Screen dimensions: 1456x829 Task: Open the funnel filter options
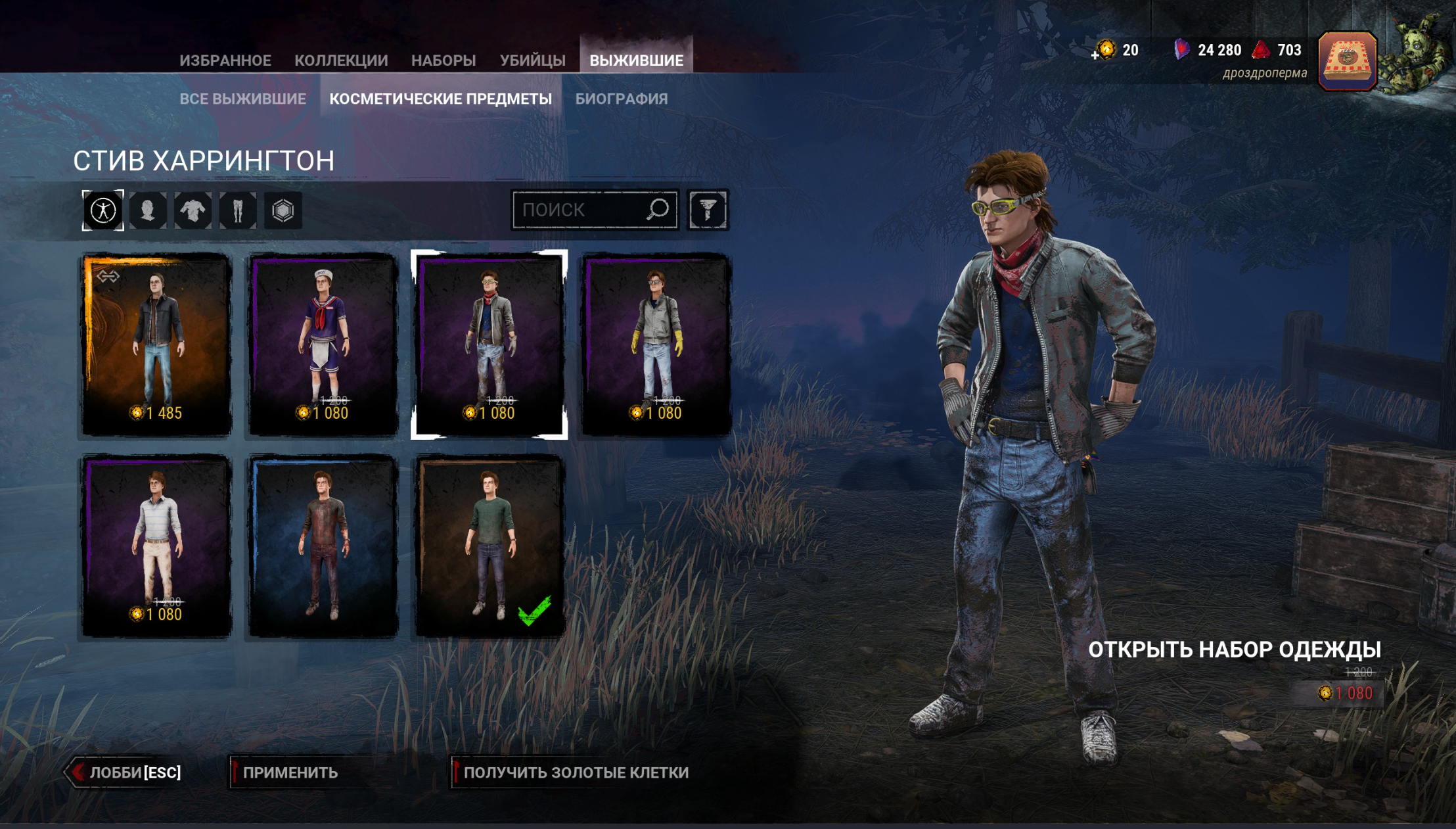(708, 210)
